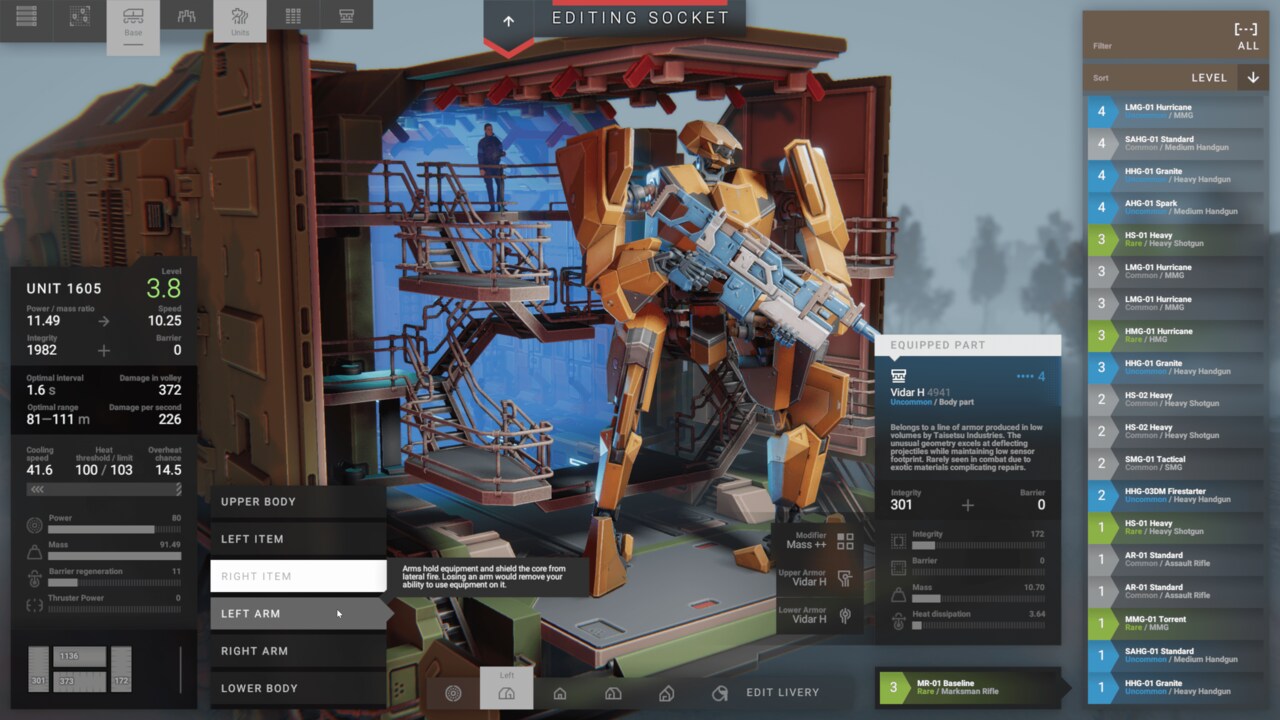Toggle sort direction arrow next to LEVEL
1280x720 pixels.
[x=1252, y=77]
